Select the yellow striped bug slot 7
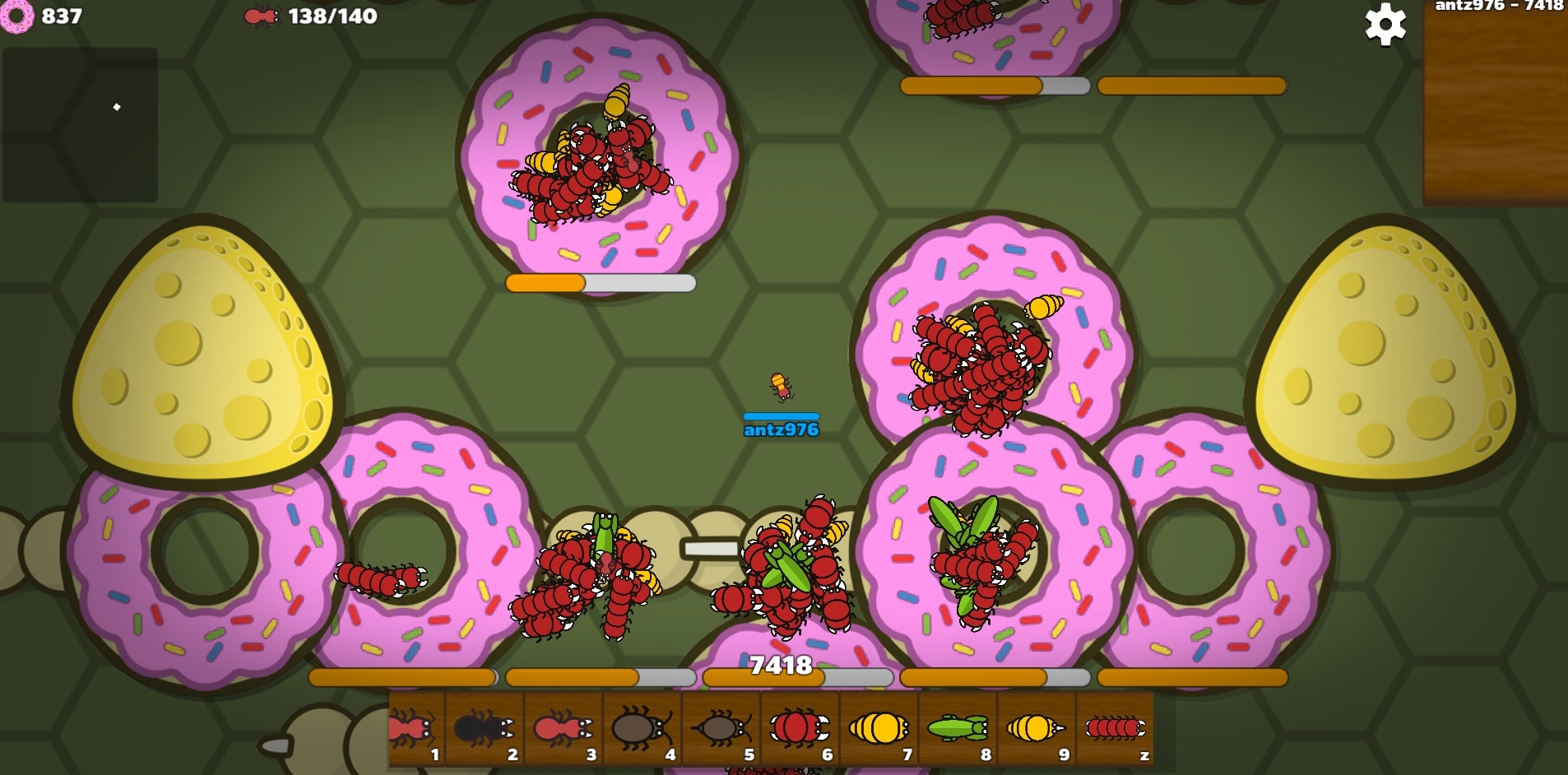 click(879, 729)
